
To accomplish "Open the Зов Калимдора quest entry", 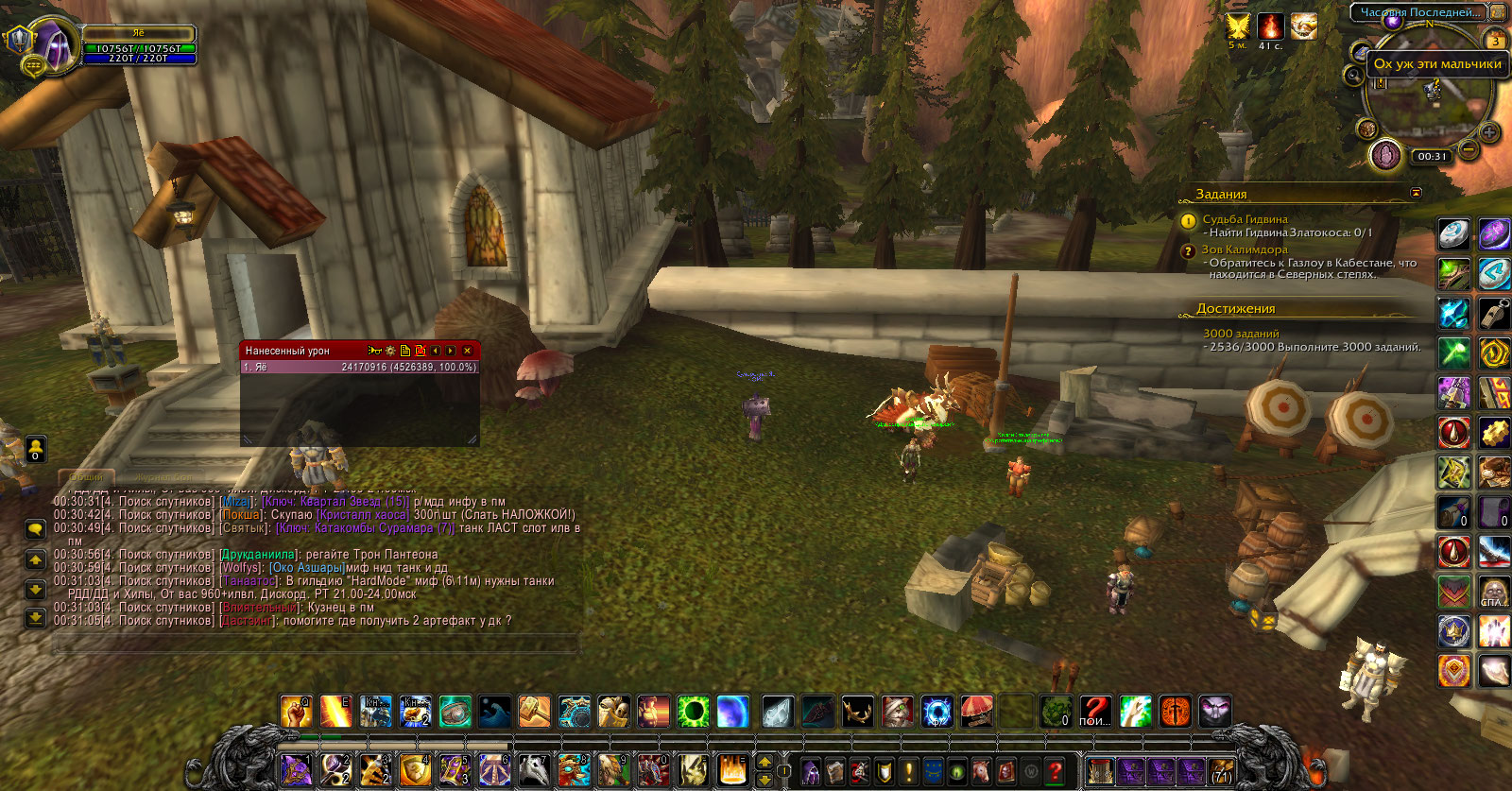I will [x=1244, y=249].
